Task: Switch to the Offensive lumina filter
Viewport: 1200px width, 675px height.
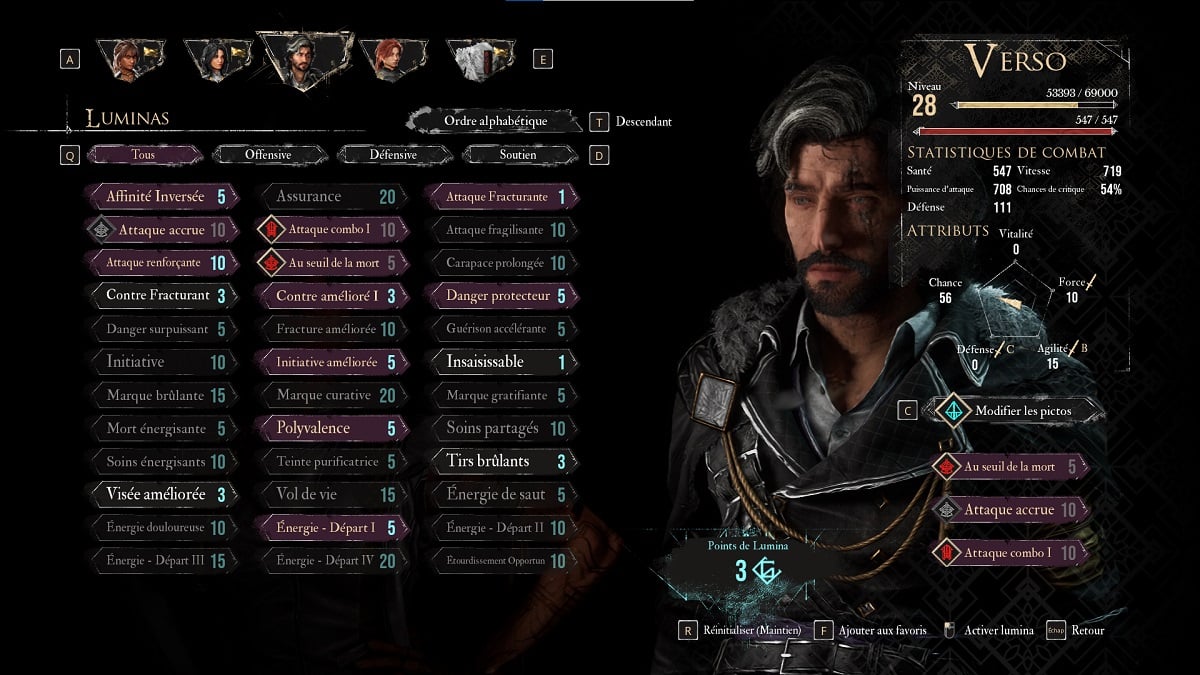Action: click(268, 155)
